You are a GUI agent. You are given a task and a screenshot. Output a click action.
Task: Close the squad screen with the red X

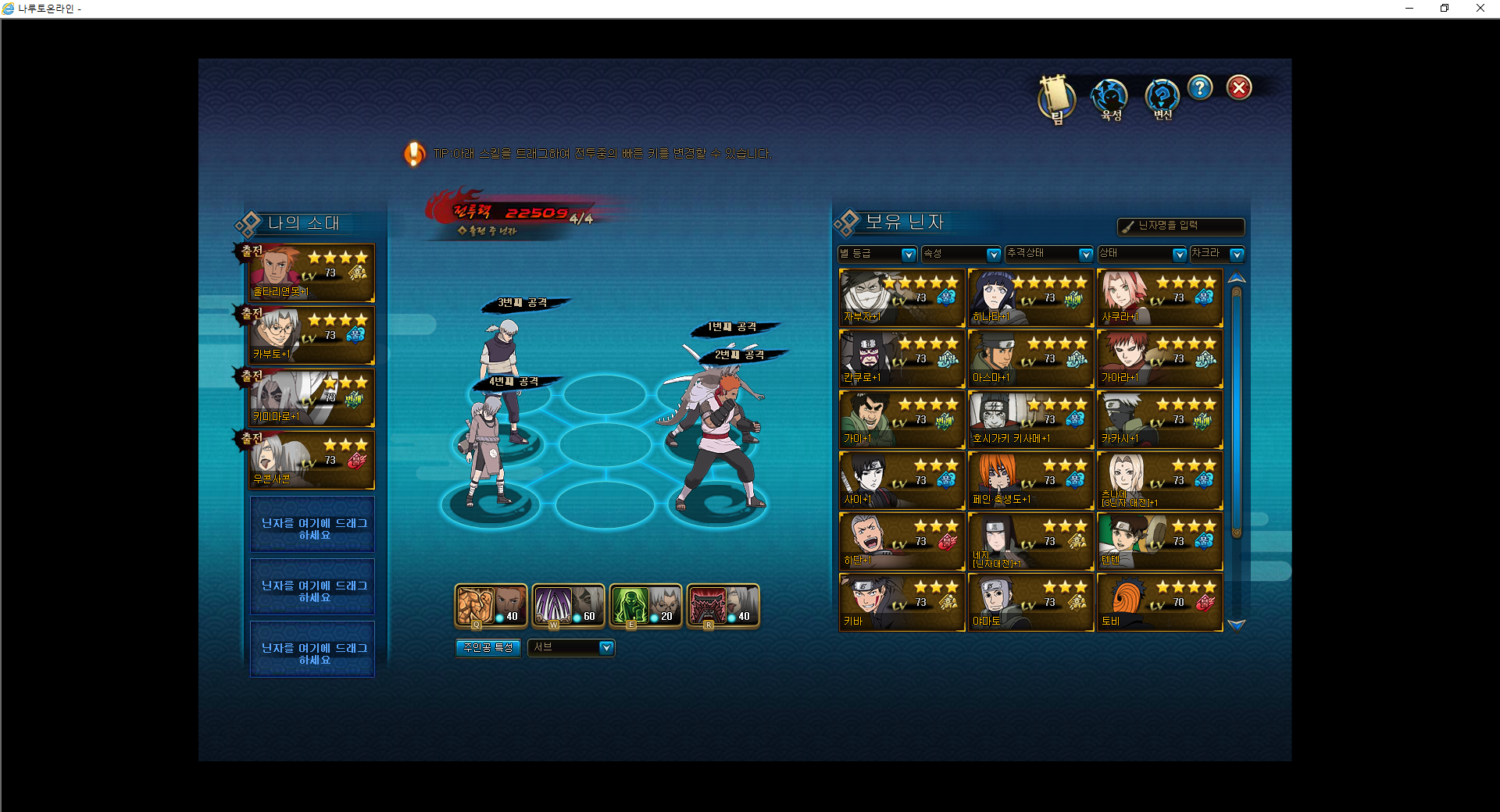tap(1238, 88)
